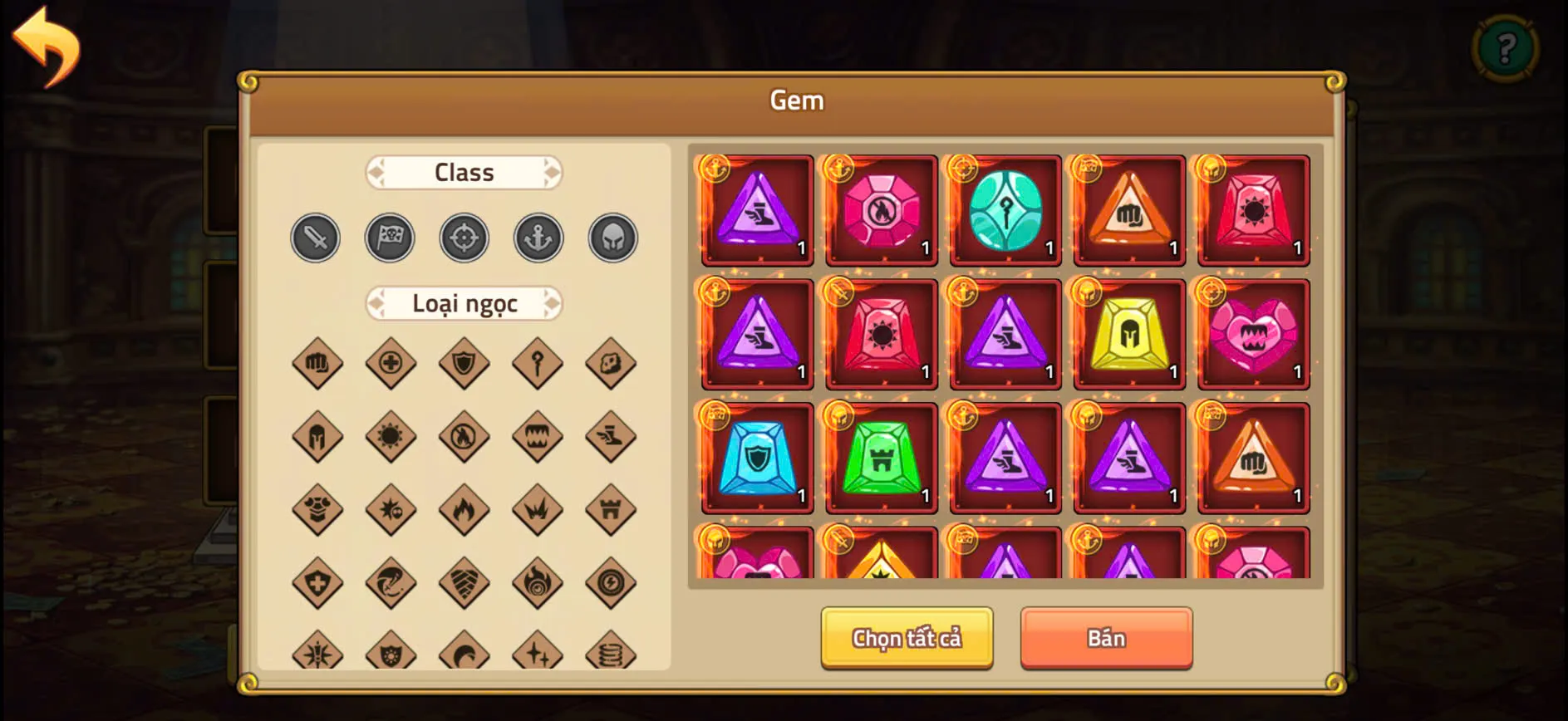Screen dimensions: 1568x721
Task: Click the lightning gem type icon
Action: [611, 583]
